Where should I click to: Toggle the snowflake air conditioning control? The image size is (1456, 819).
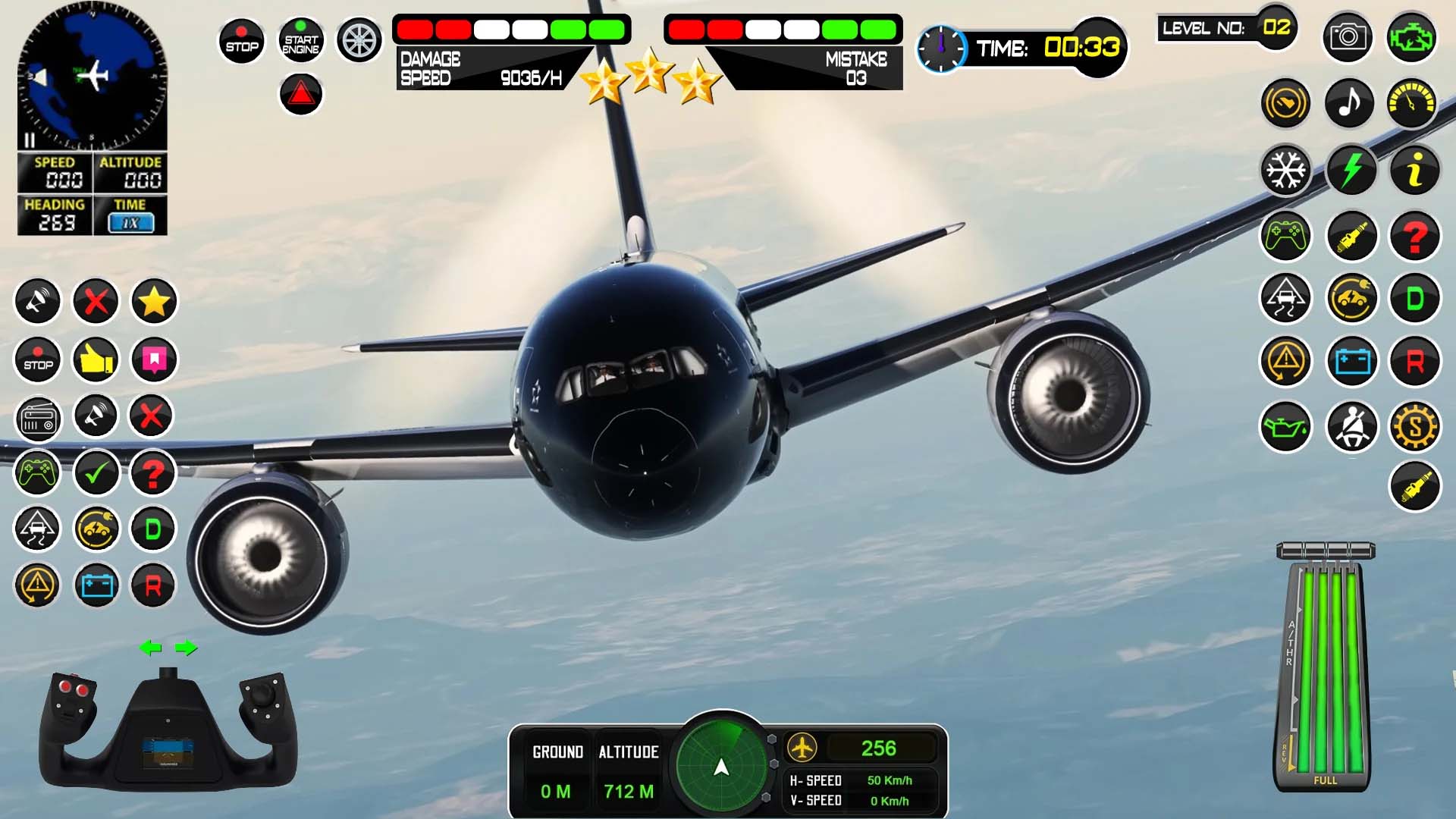[x=1285, y=171]
